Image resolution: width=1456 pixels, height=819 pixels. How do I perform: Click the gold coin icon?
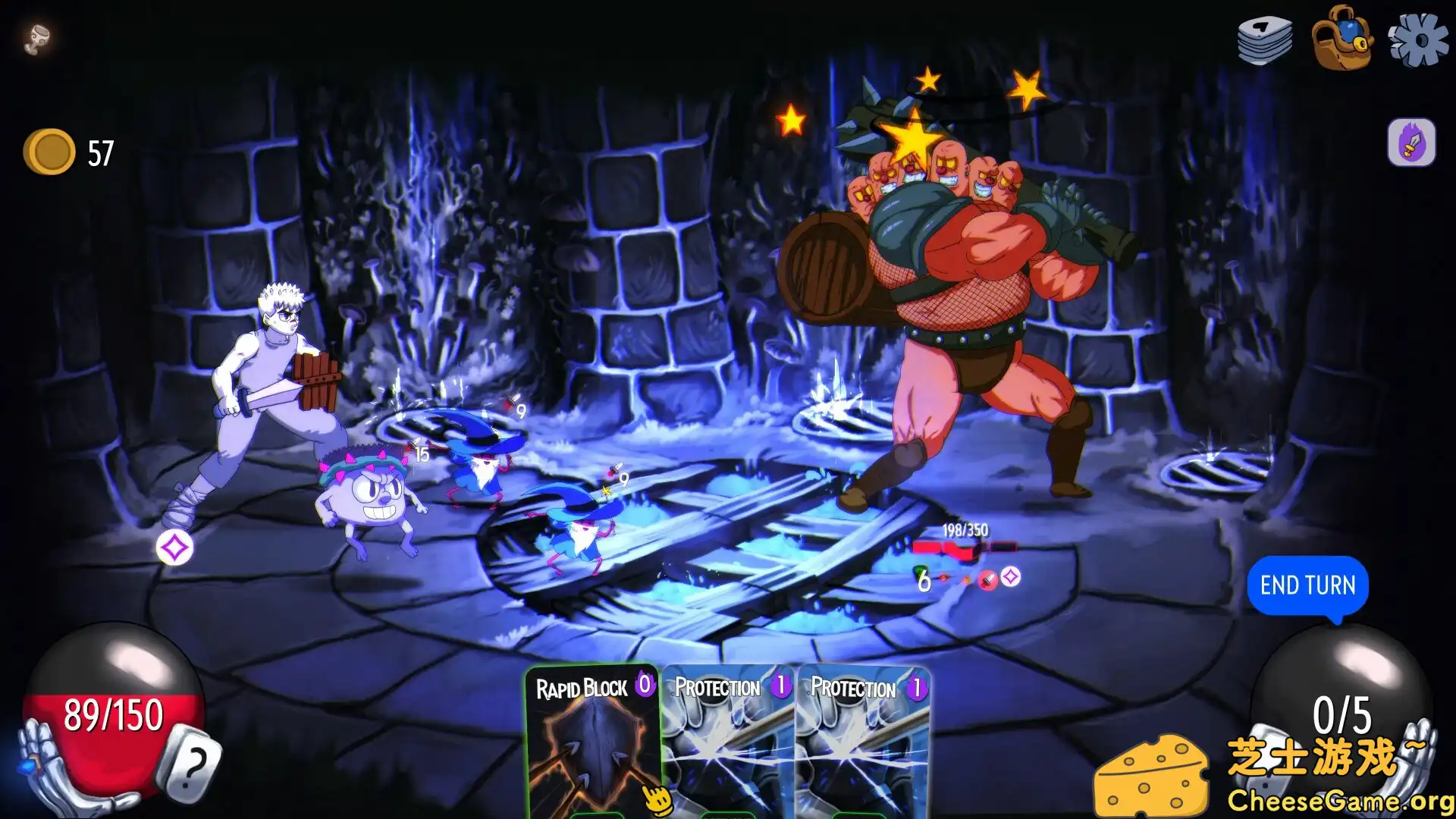pos(50,152)
